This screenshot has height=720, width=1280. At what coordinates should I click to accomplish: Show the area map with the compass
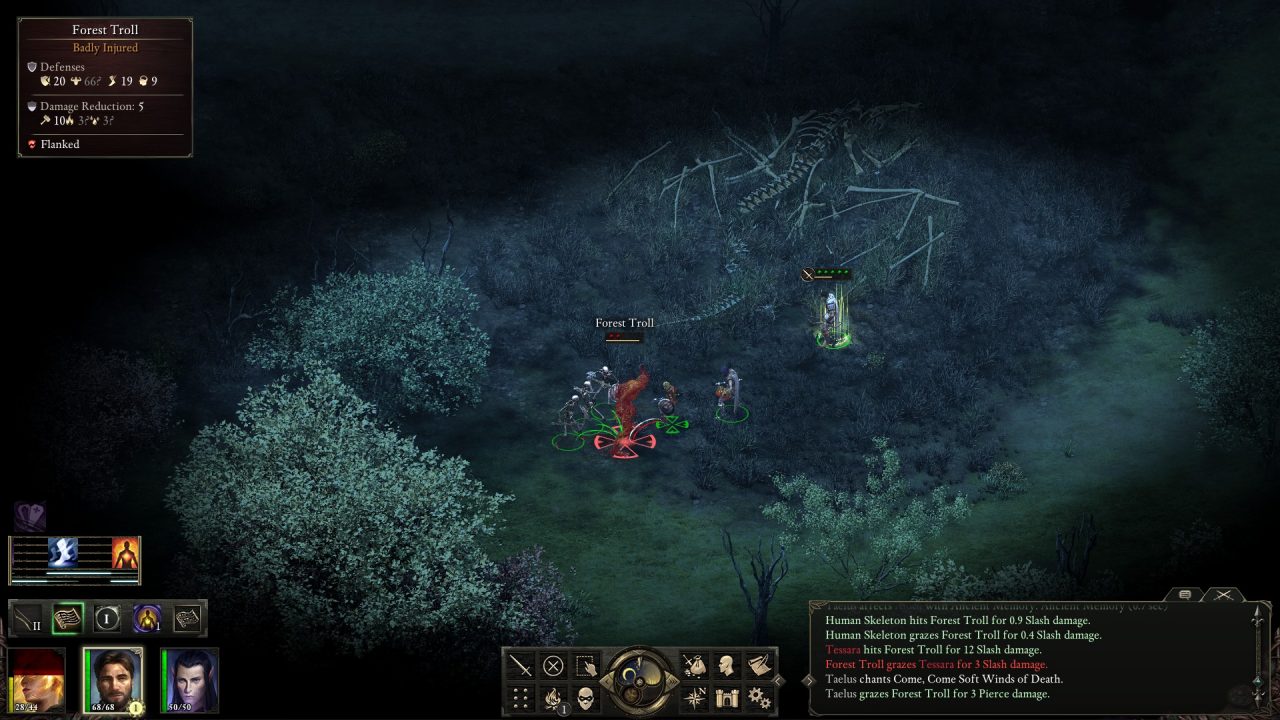[693, 697]
